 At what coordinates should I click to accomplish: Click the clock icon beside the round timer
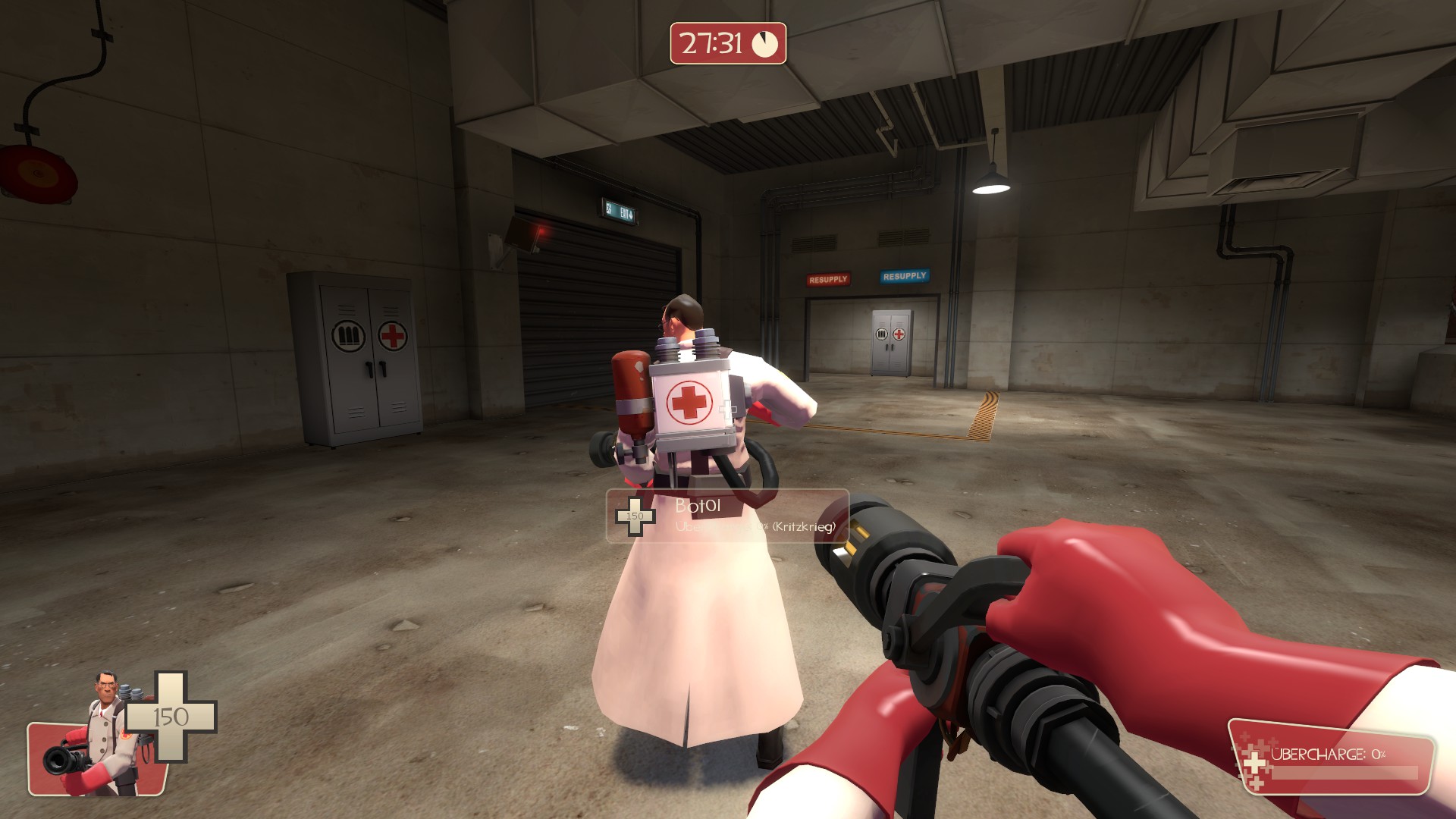point(764,44)
